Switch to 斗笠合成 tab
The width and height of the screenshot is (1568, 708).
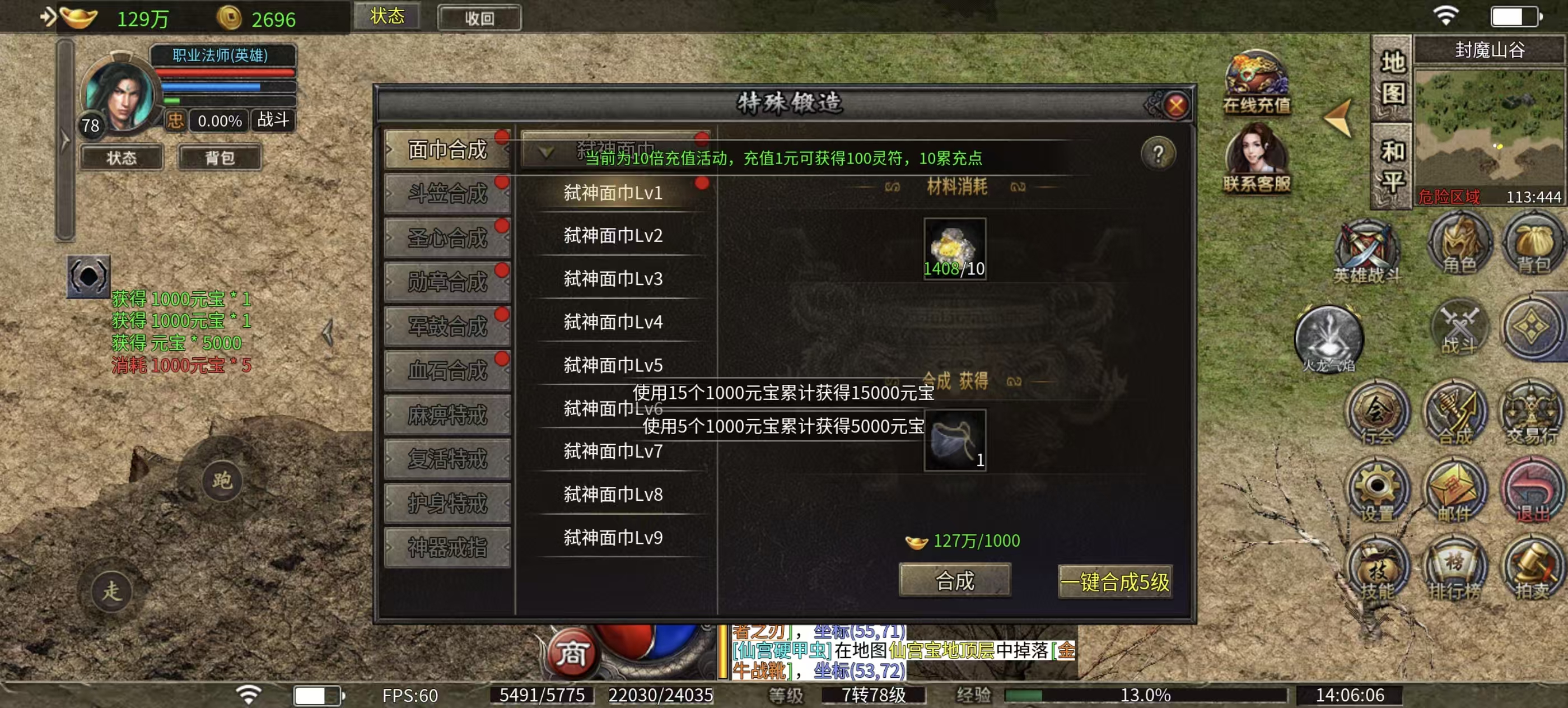pos(448,192)
